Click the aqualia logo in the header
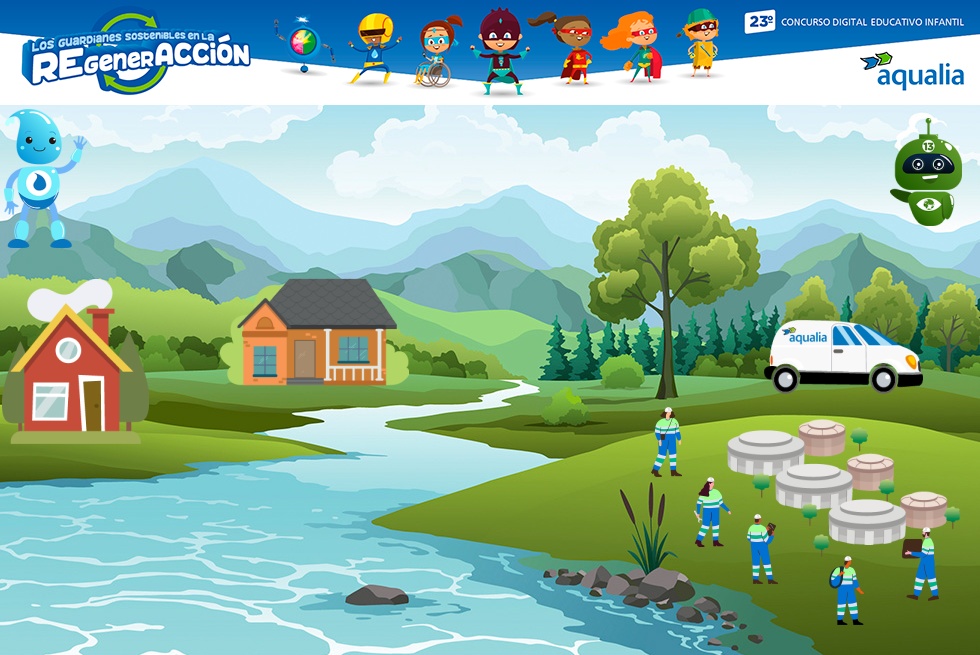Viewport: 980px width, 655px height. coord(911,71)
